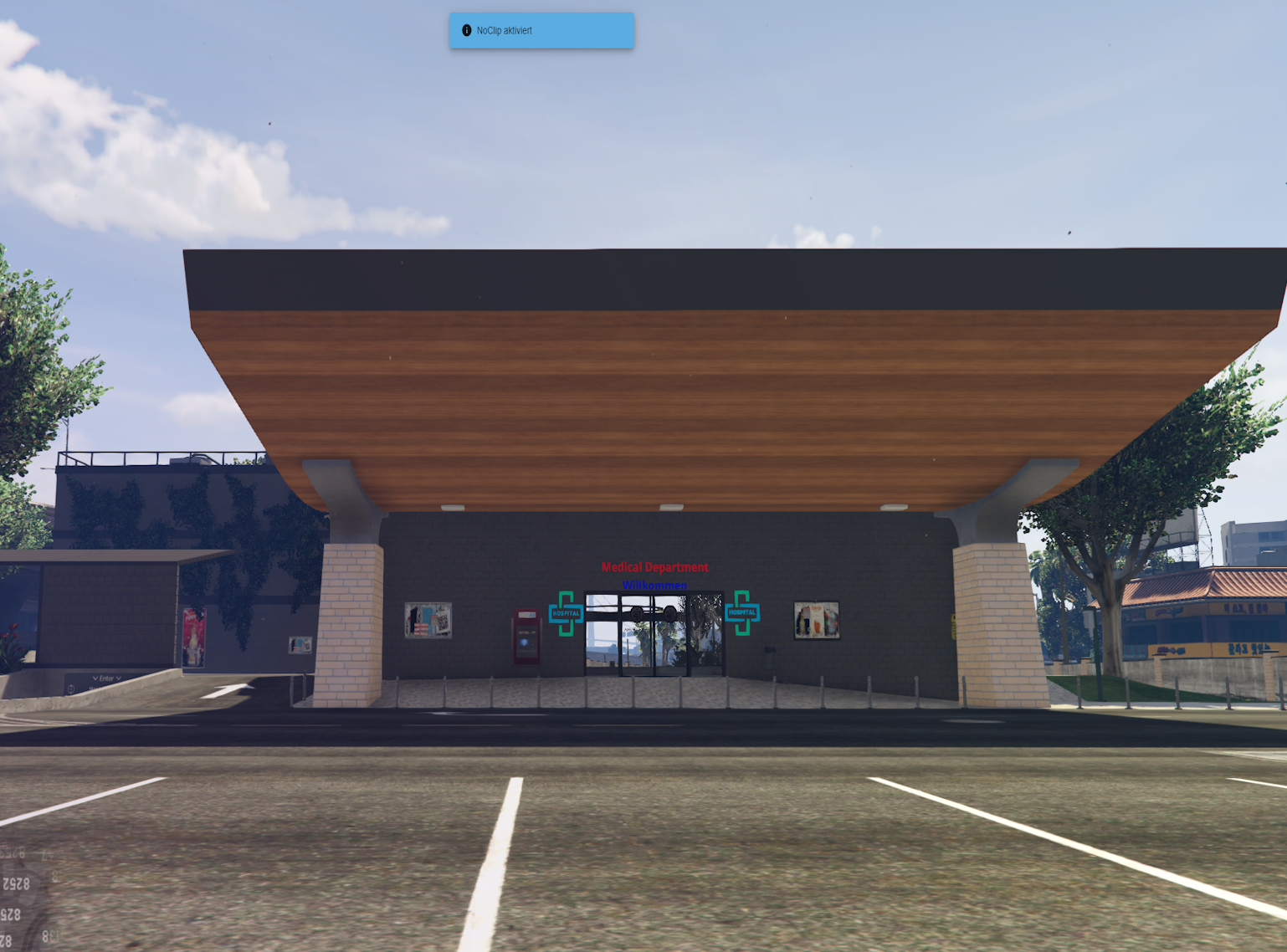Click the "NoClip aktiviert" notification banner

[x=541, y=31]
